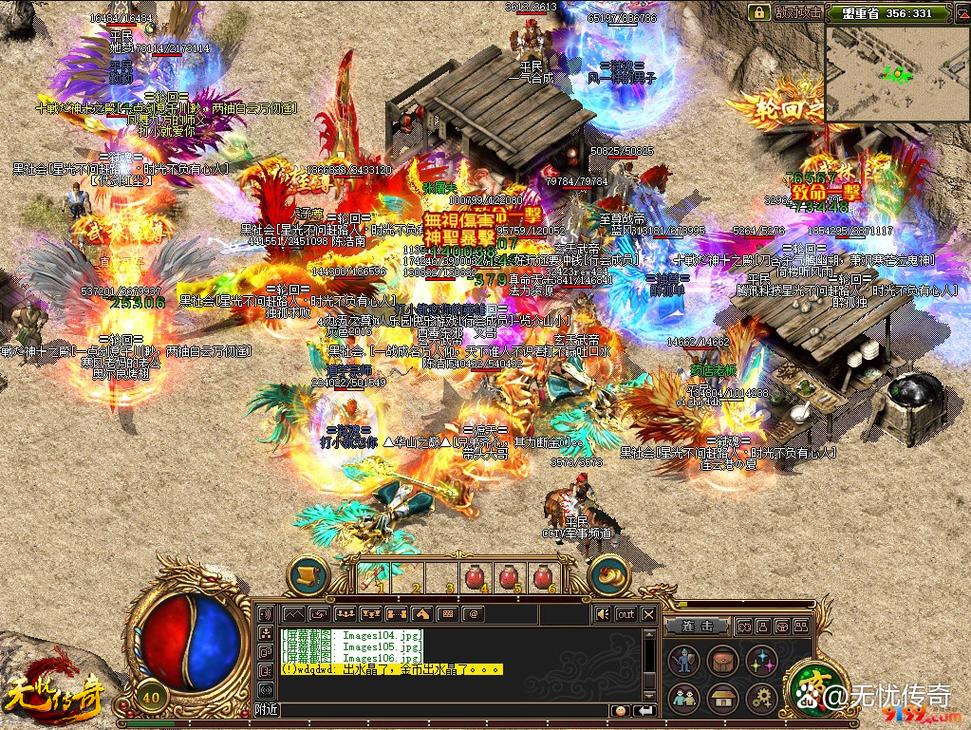
Task: Use the red potion in hotbar slot 4
Action: 476,577
